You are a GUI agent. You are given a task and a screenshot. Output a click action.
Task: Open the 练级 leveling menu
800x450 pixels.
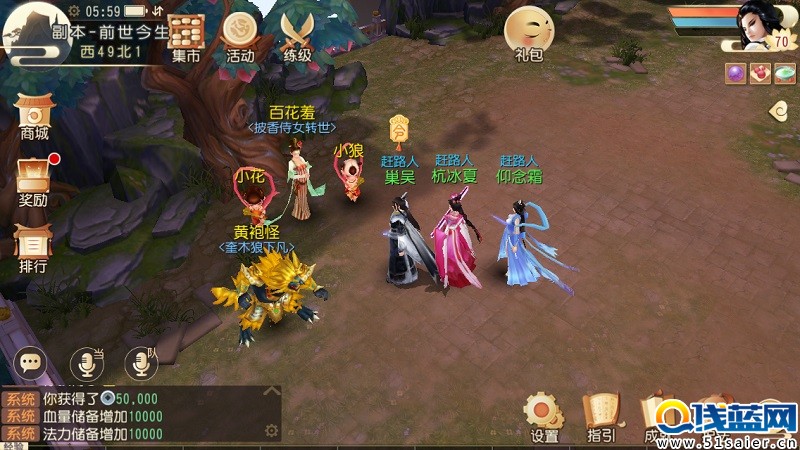click(x=296, y=36)
